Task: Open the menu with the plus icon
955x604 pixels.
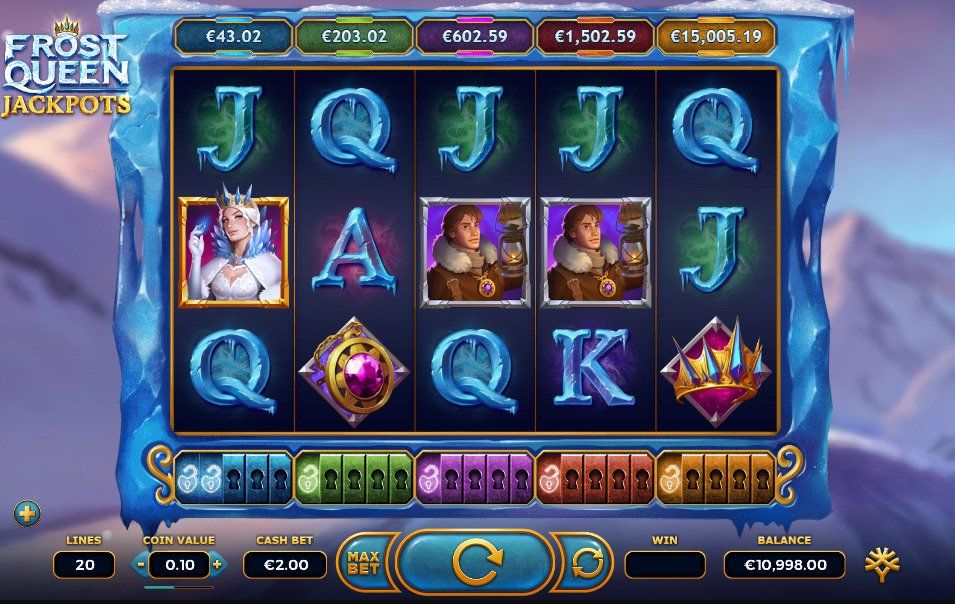Action: [x=27, y=514]
